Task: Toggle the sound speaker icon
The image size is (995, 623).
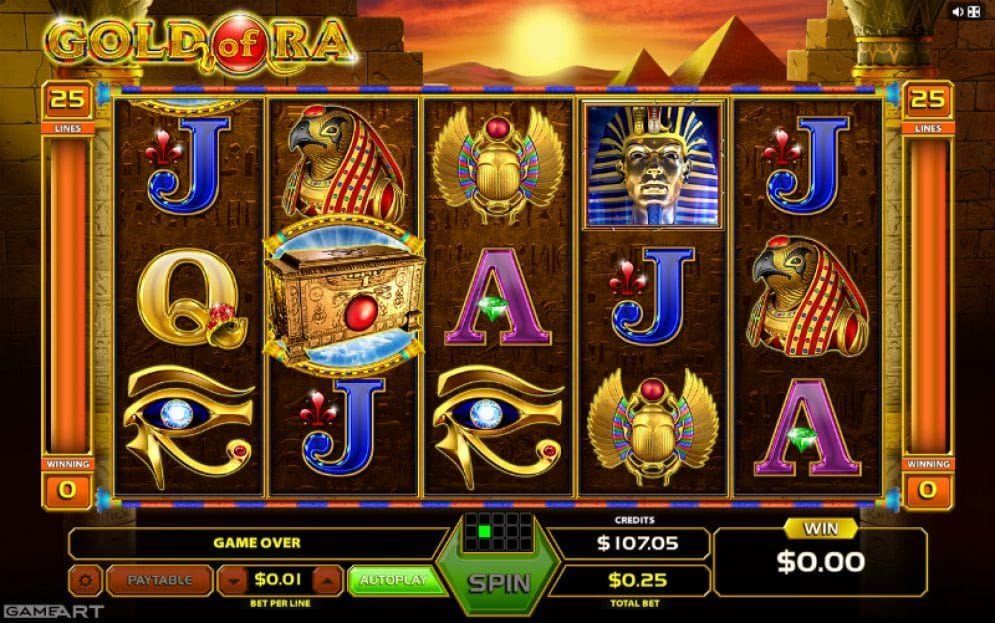Action: pos(958,12)
